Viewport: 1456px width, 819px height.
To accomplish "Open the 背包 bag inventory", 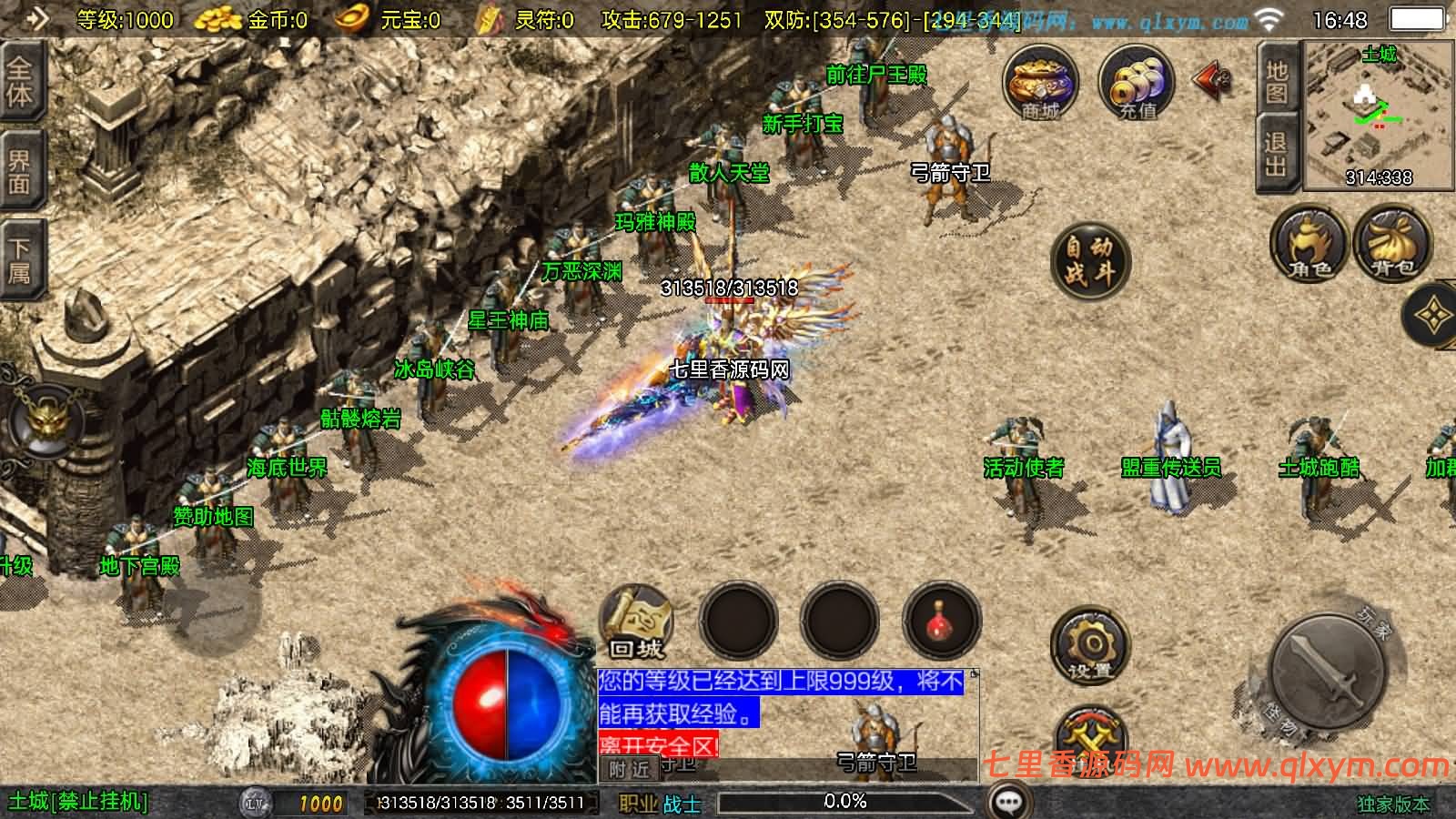I will coord(1392,242).
